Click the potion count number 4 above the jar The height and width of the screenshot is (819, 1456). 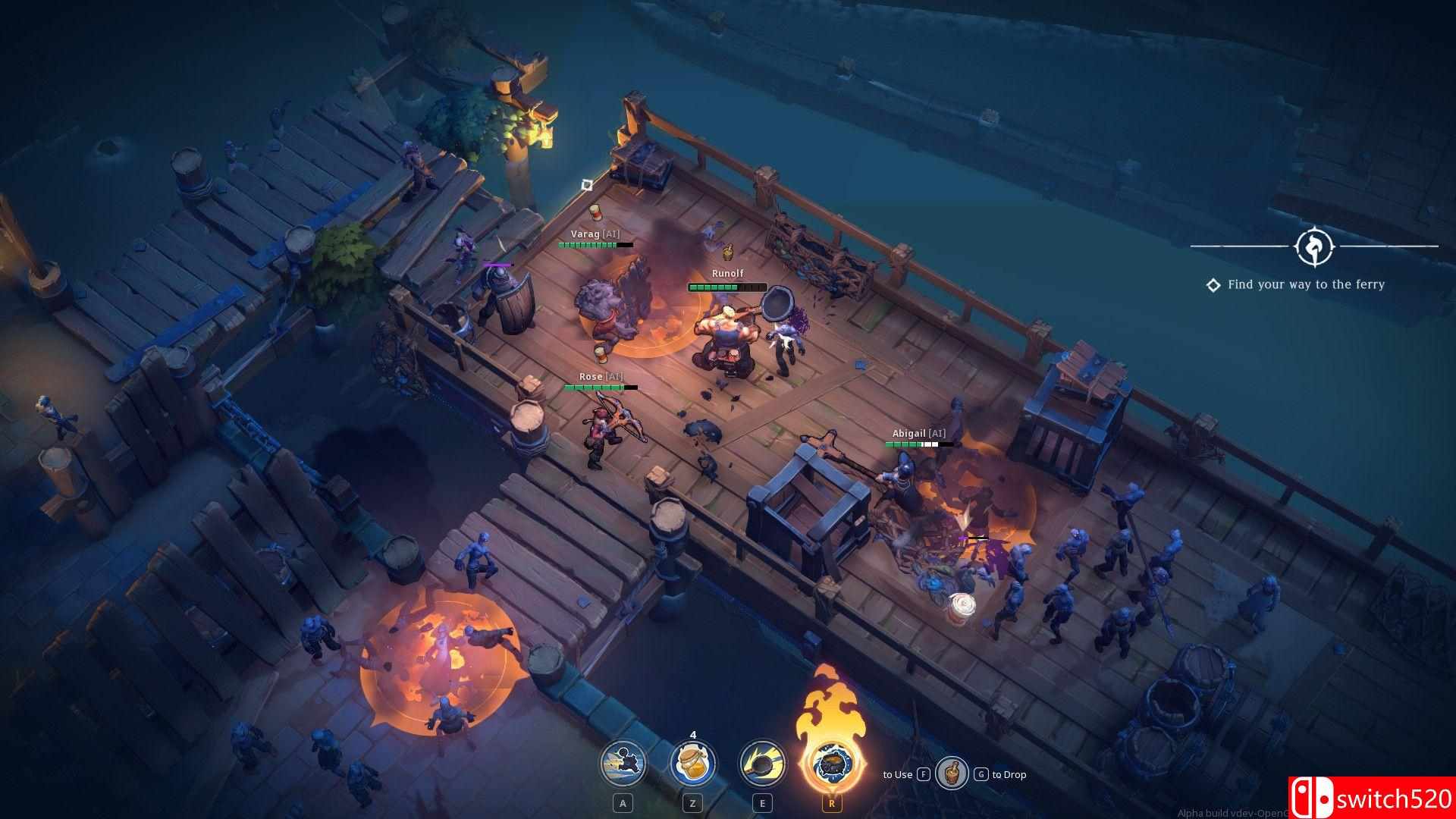pos(695,734)
